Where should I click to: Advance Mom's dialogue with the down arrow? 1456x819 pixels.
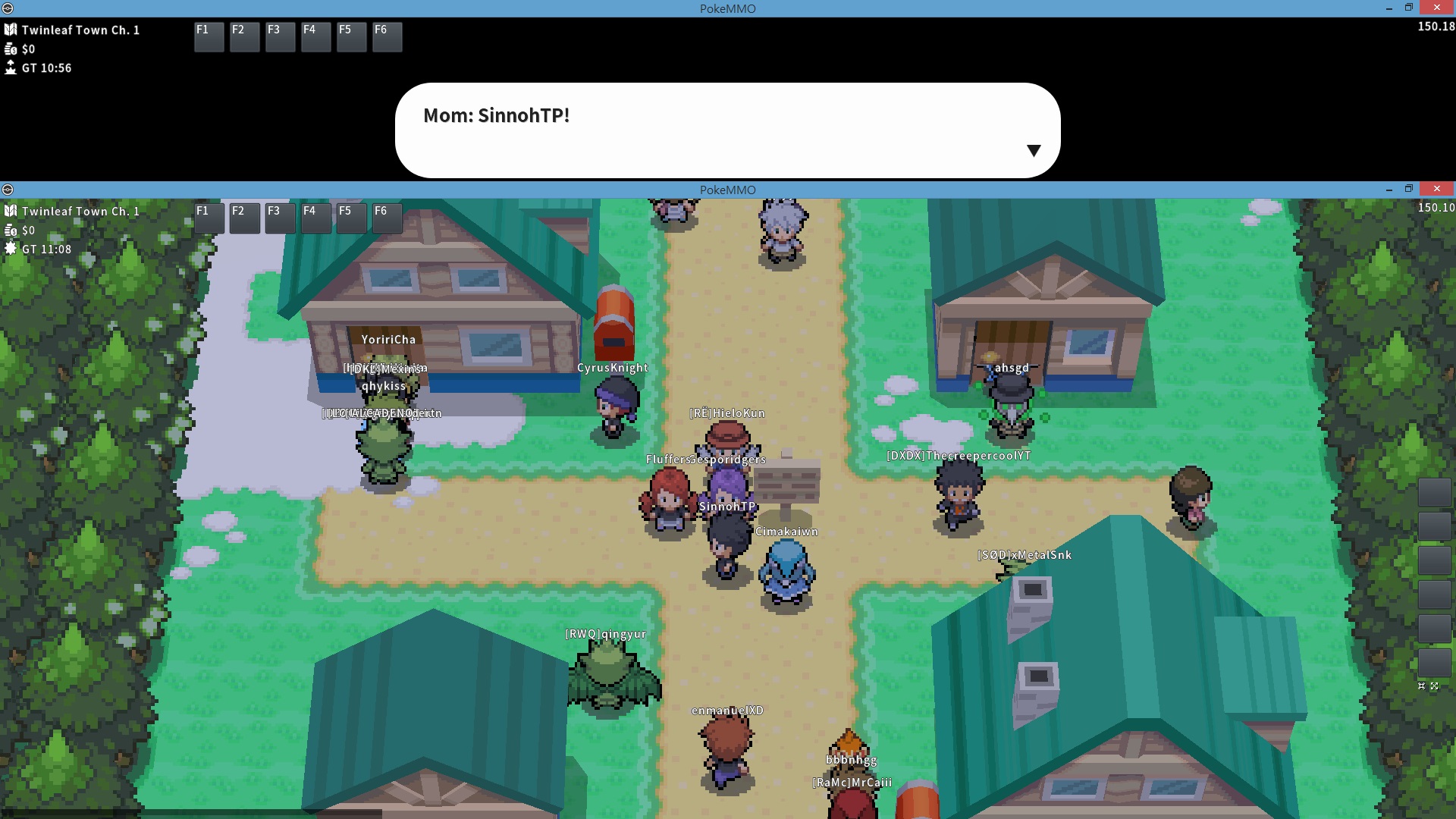click(x=1033, y=150)
